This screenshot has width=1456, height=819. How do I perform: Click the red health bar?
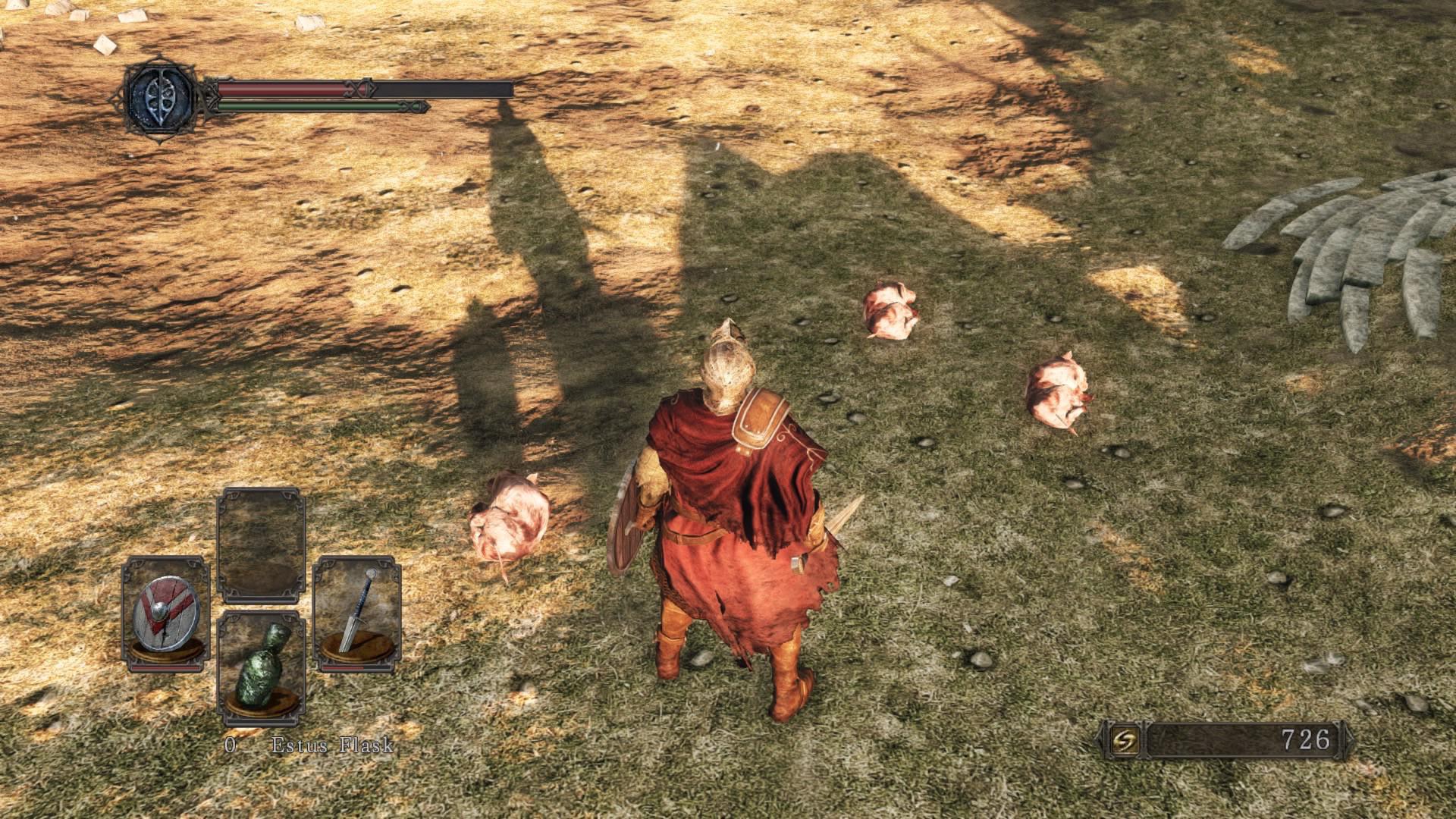(281, 89)
